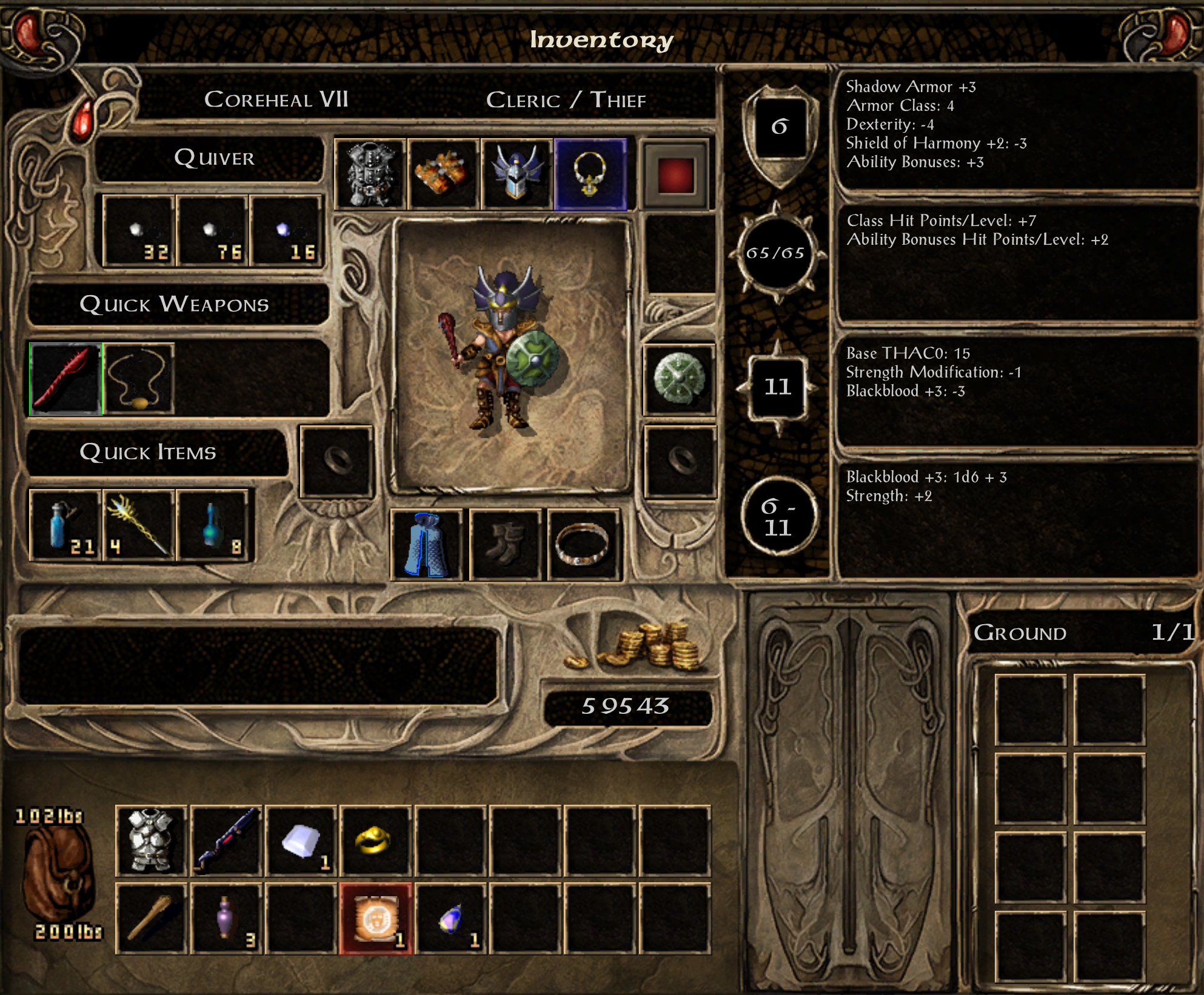Select the purple potion stack of 3
The height and width of the screenshot is (995, 1204).
tap(226, 919)
